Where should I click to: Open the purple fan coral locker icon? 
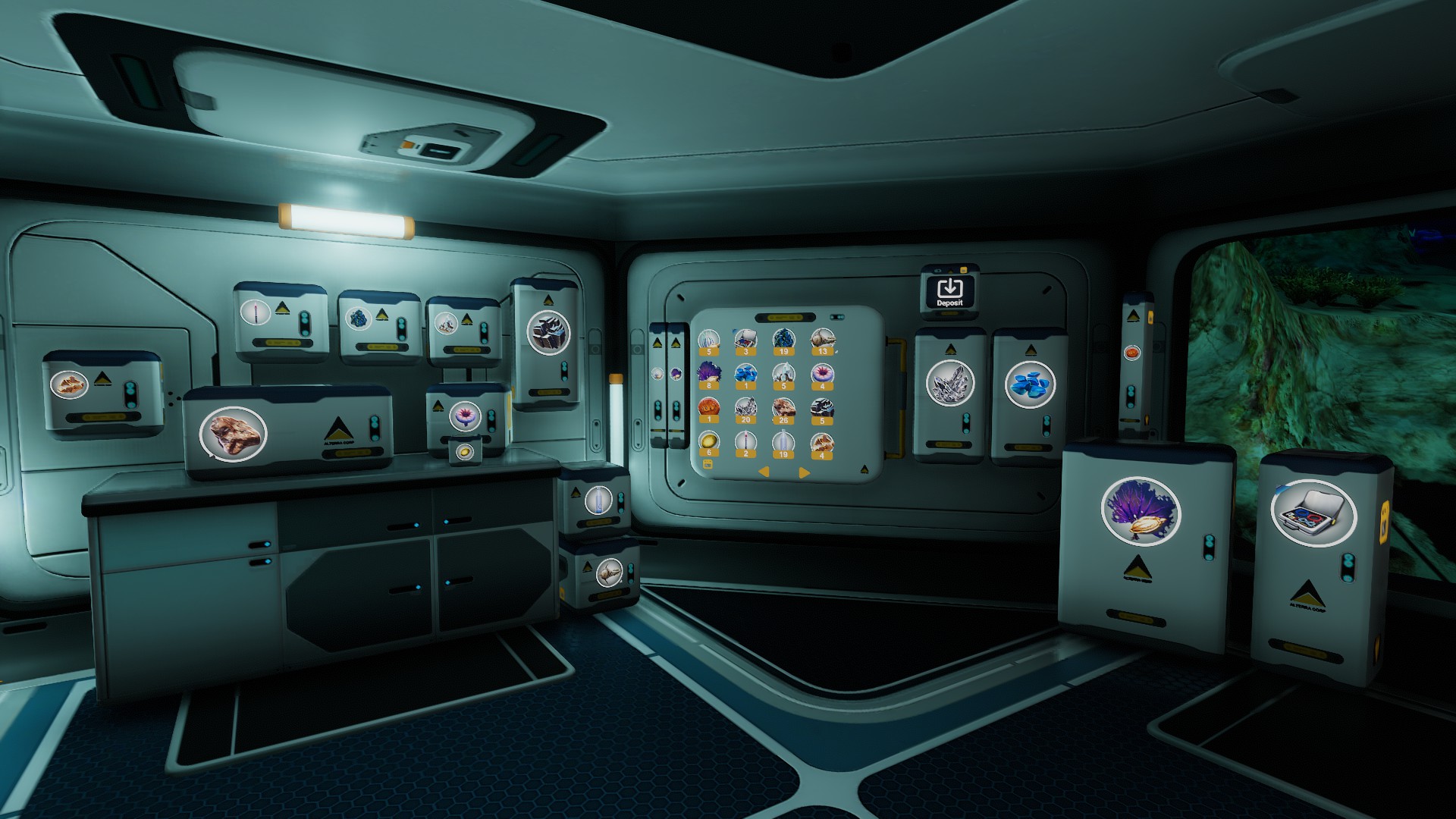tap(1140, 510)
